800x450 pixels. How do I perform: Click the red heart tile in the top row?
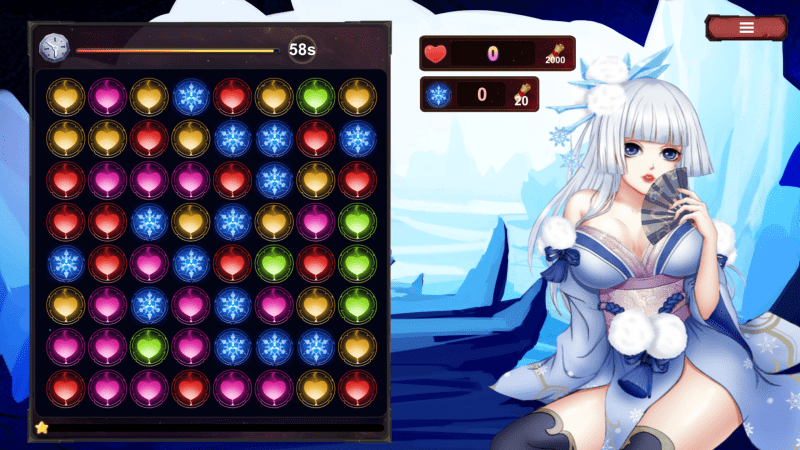tap(232, 97)
